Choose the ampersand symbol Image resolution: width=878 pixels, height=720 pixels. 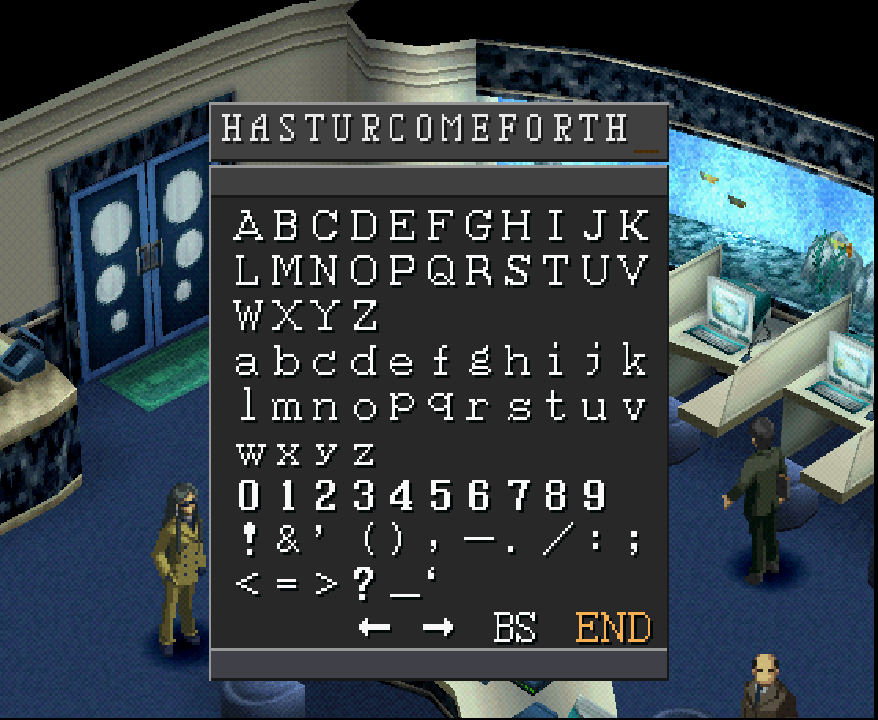[x=288, y=540]
